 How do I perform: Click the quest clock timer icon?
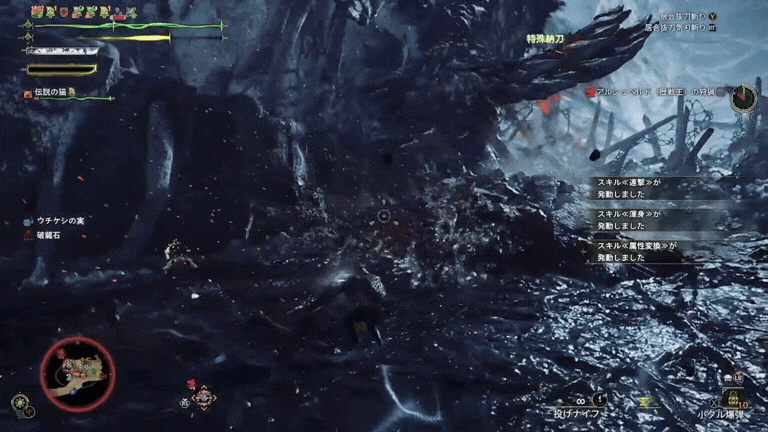[743, 97]
